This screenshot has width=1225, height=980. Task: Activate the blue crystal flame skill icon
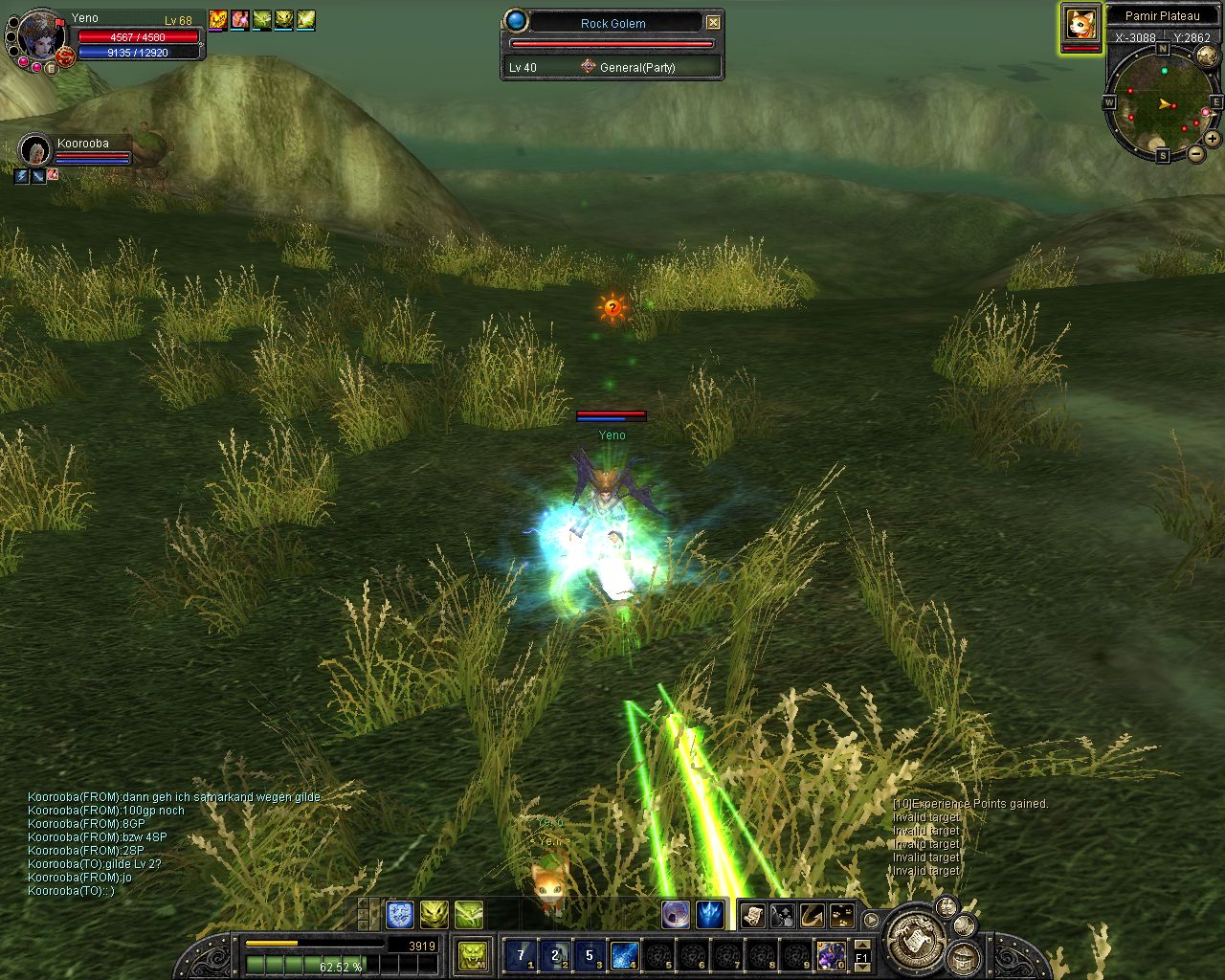coord(709,915)
